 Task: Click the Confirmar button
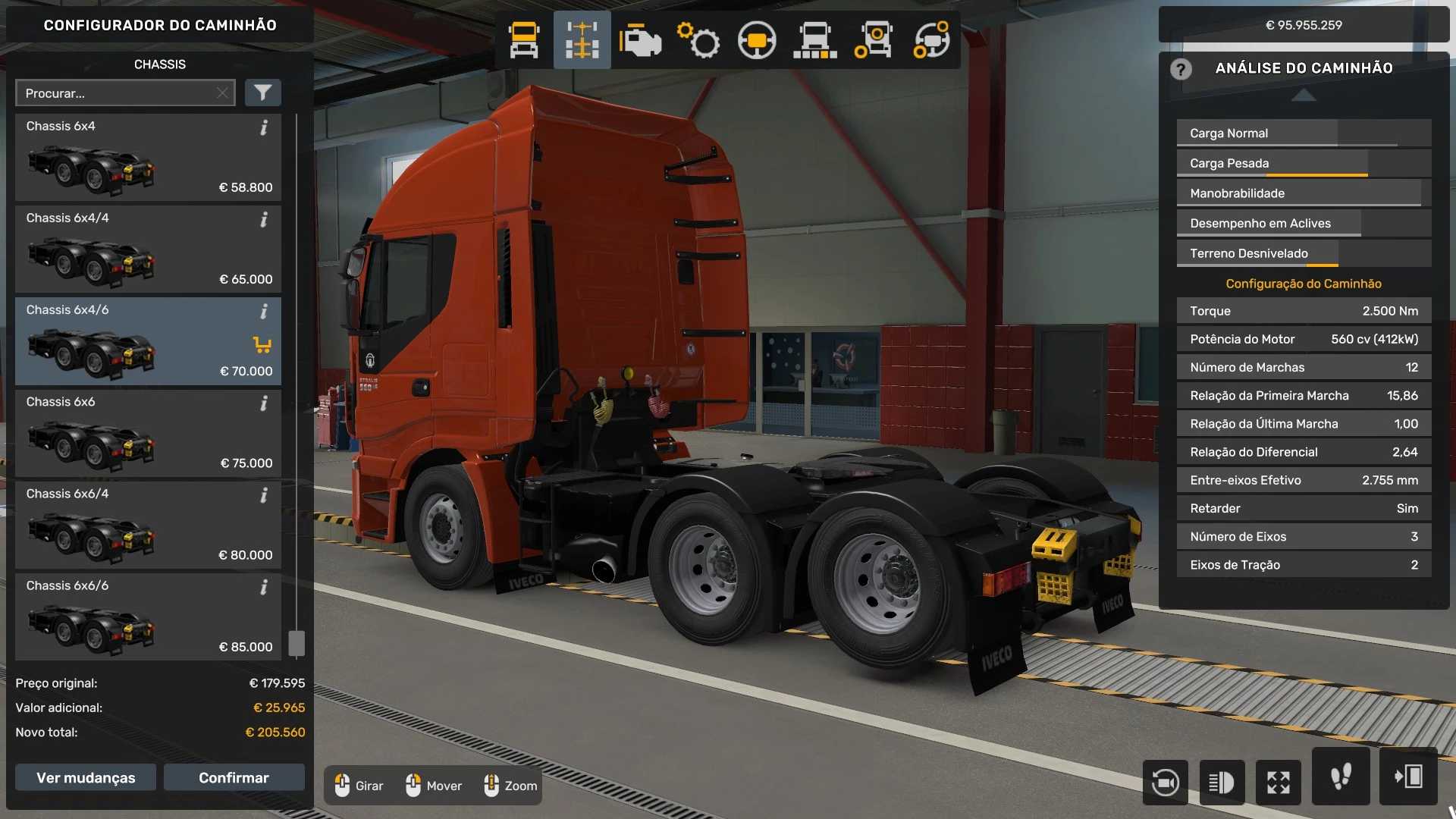(x=234, y=777)
